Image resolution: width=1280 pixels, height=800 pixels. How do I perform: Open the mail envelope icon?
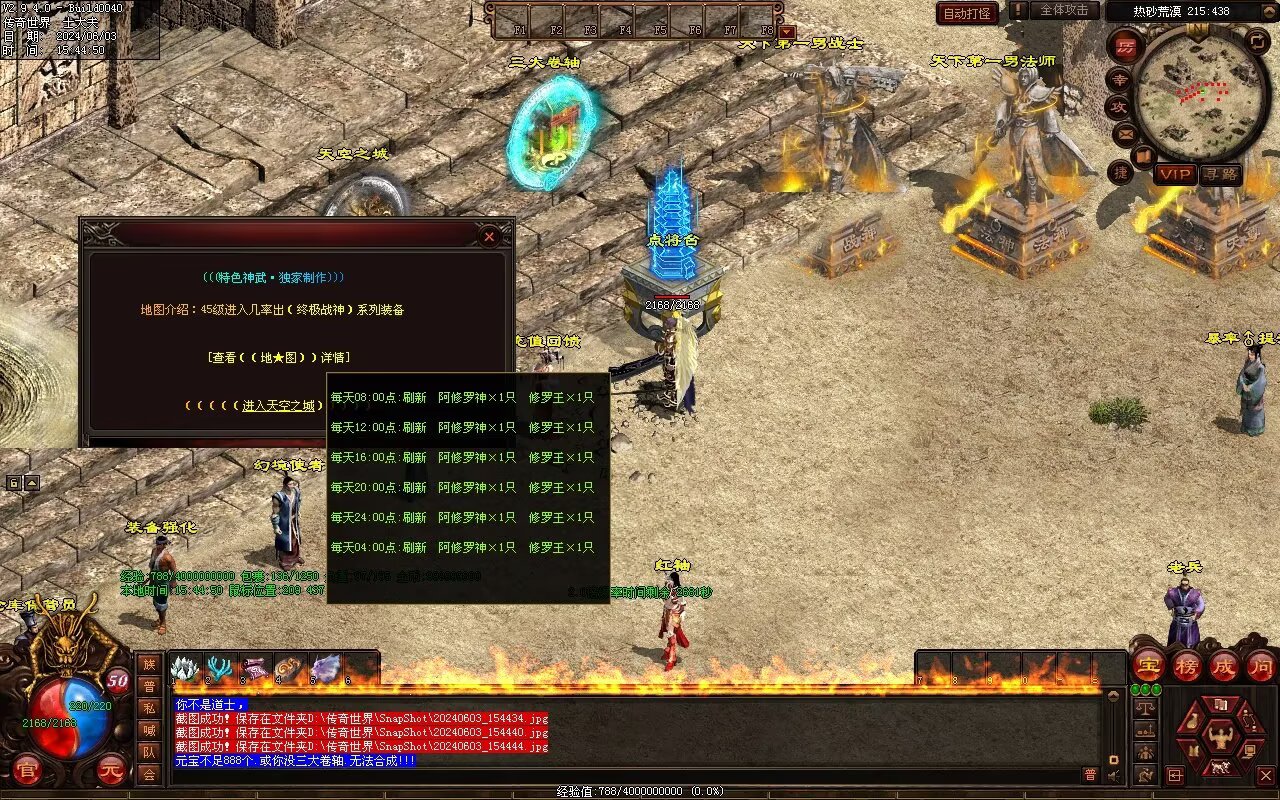(1126, 133)
